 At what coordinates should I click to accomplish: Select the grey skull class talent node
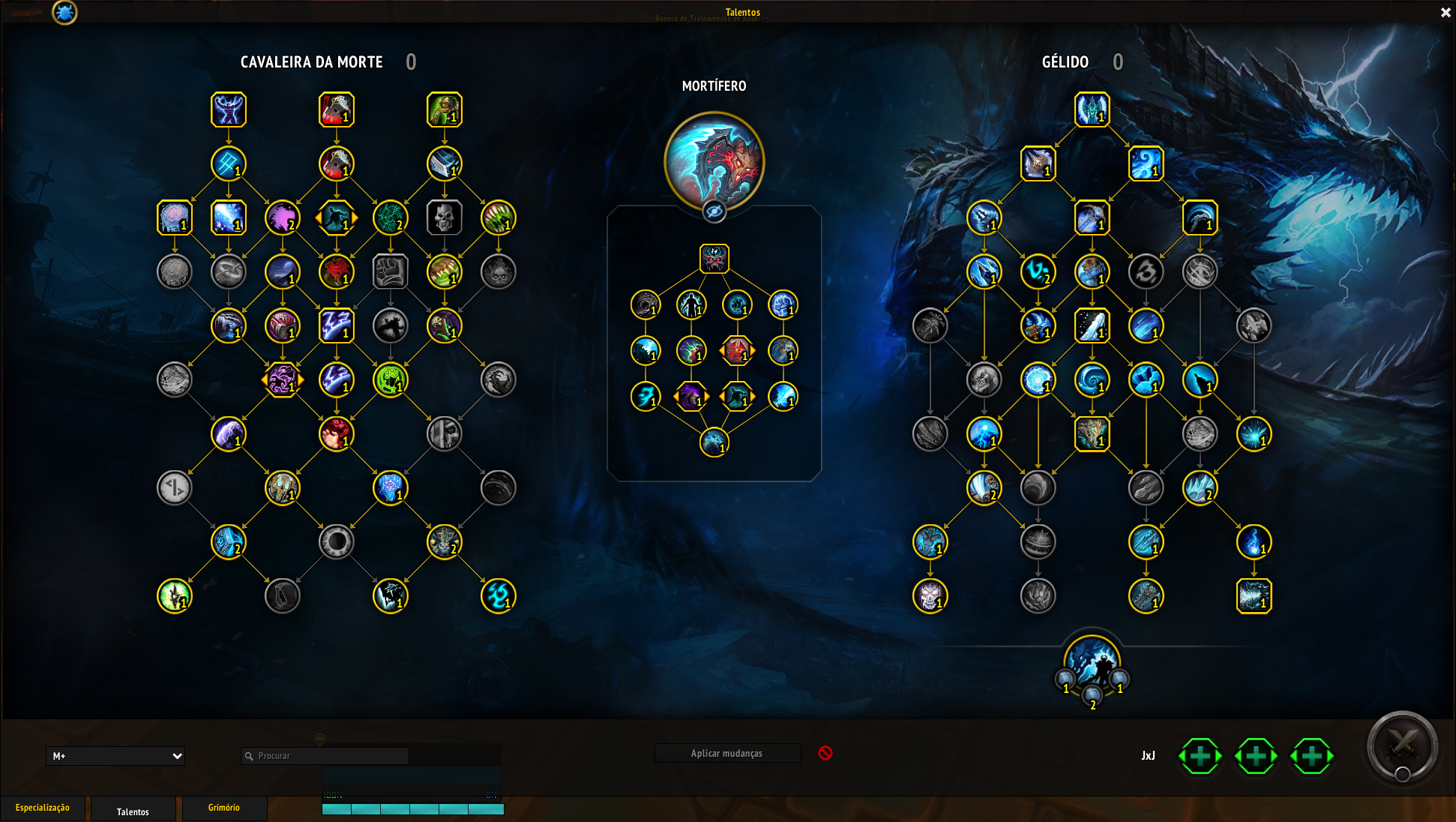tap(444, 218)
